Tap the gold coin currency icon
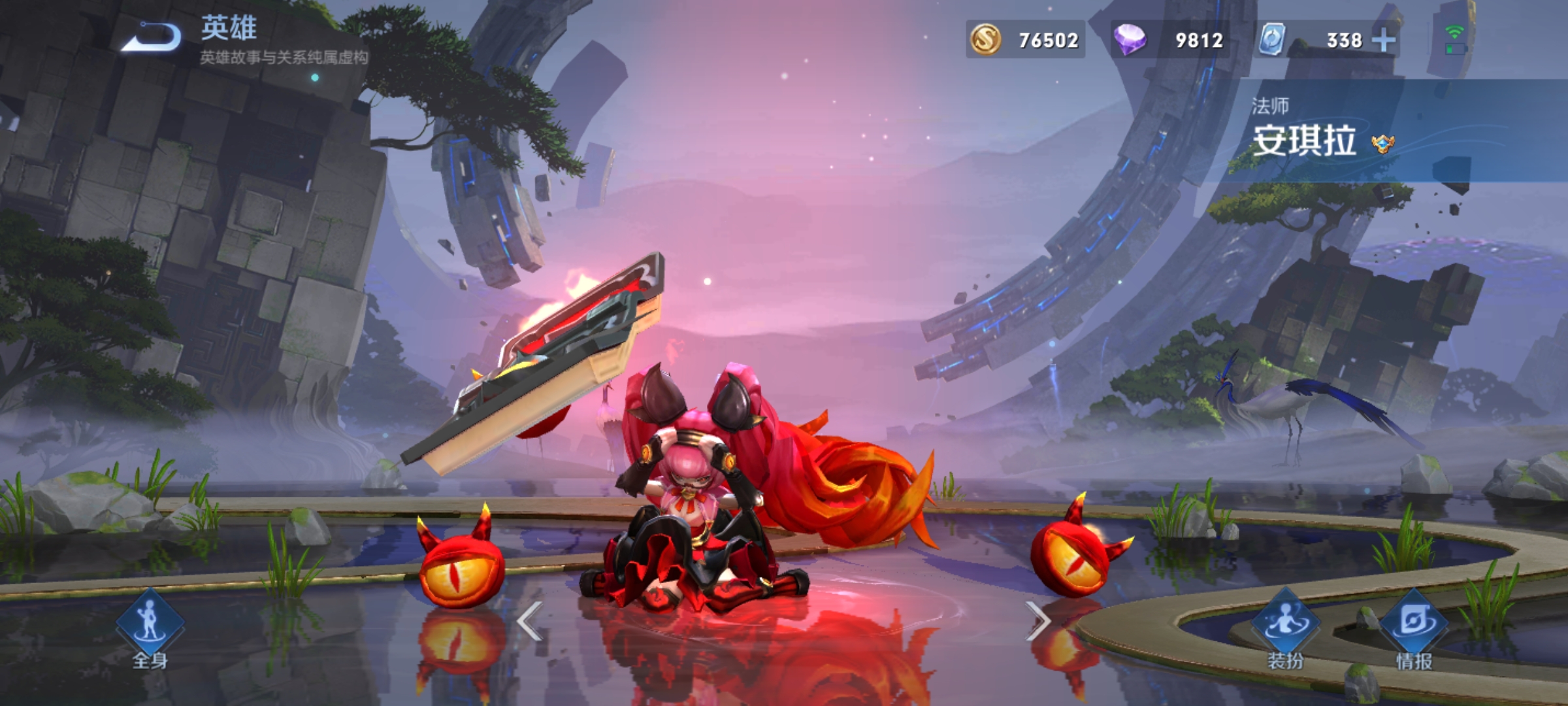 click(x=985, y=39)
